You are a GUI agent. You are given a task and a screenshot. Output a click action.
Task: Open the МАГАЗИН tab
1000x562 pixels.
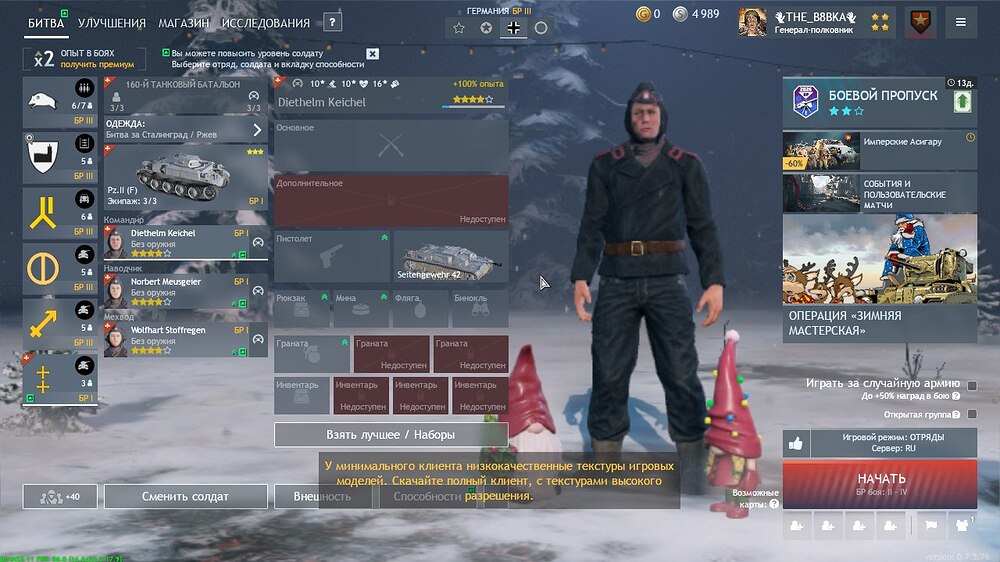pyautogui.click(x=184, y=23)
